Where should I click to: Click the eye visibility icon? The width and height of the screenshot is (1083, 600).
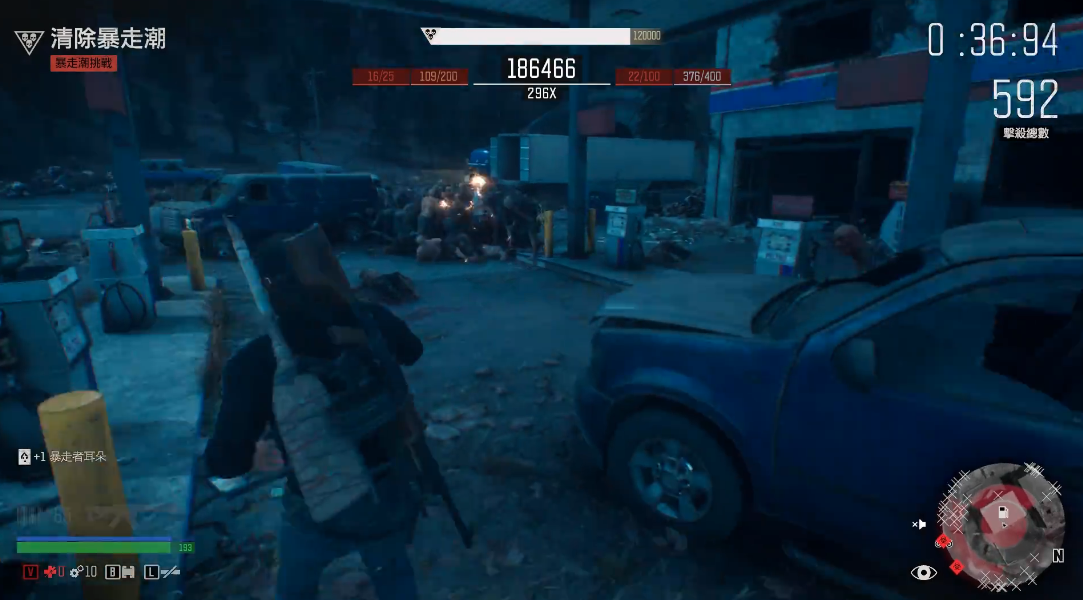tap(924, 572)
